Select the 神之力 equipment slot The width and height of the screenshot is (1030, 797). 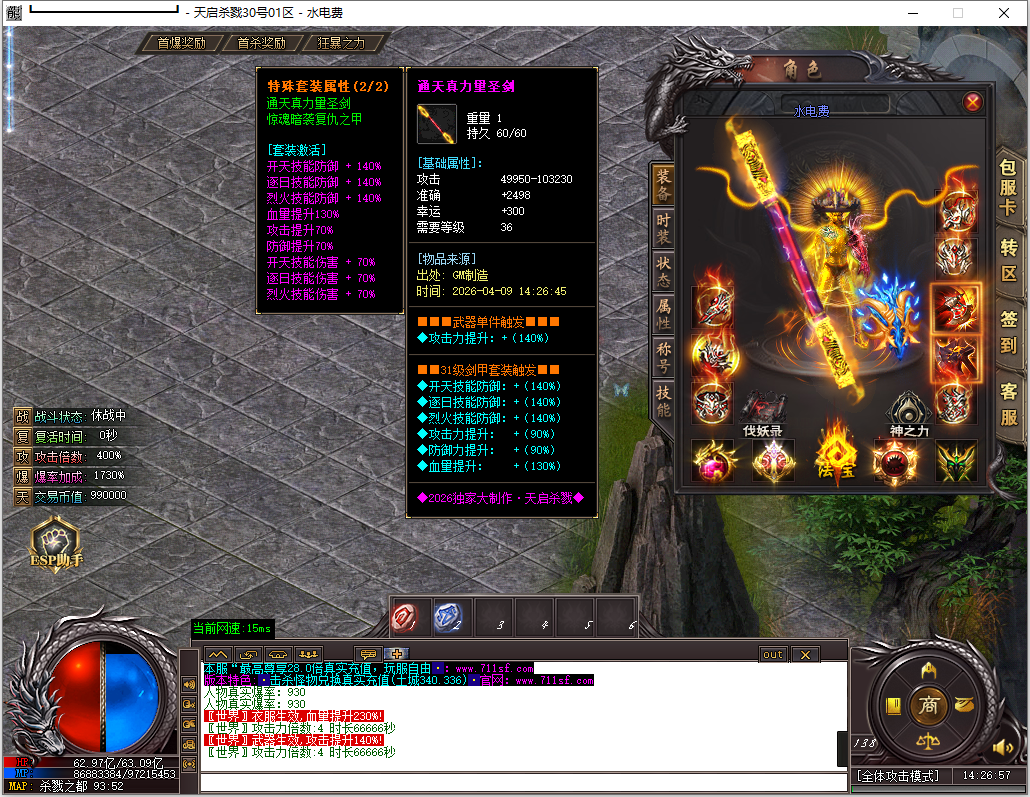pyautogui.click(x=911, y=409)
